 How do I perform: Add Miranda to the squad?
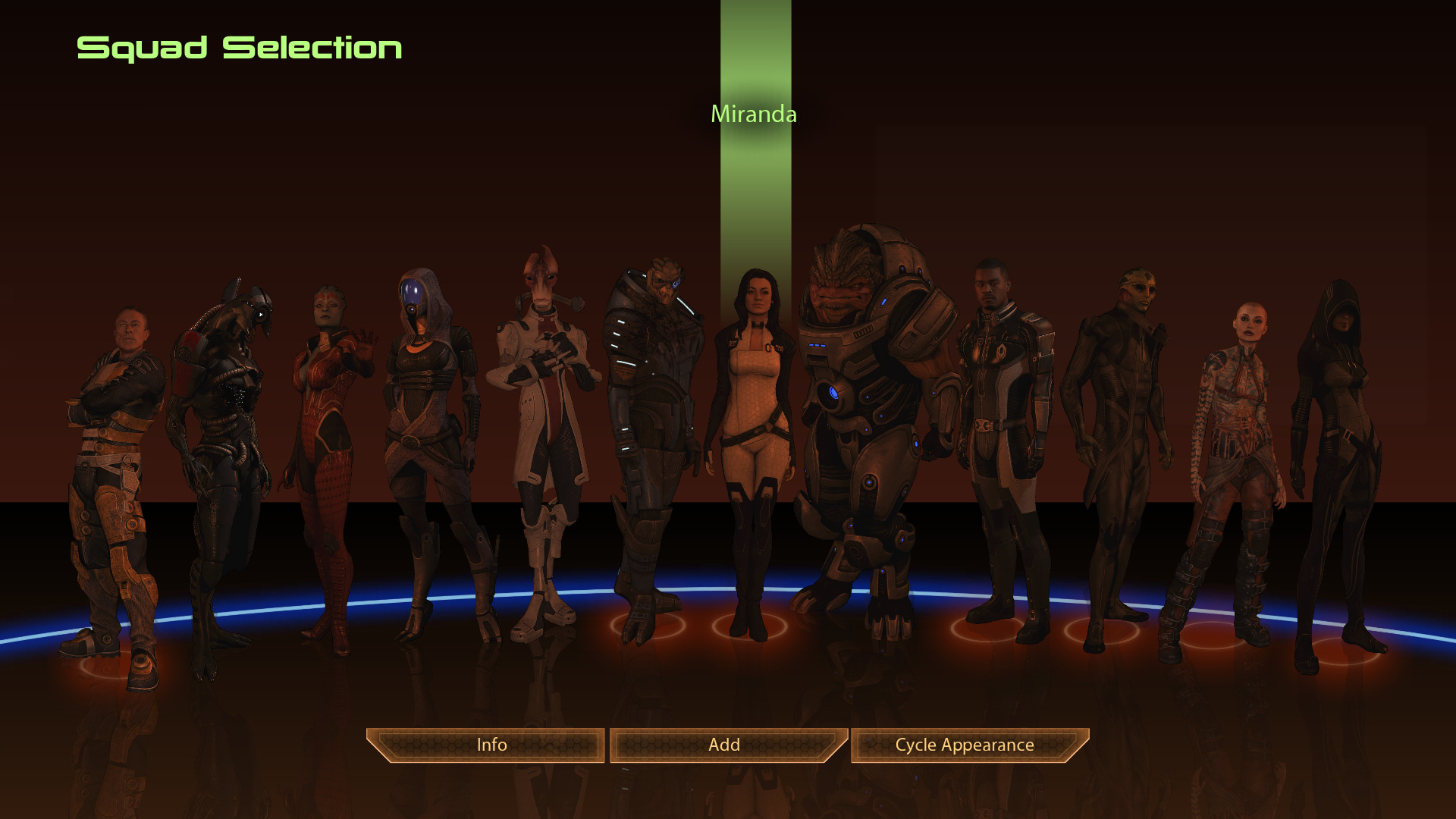pos(726,745)
